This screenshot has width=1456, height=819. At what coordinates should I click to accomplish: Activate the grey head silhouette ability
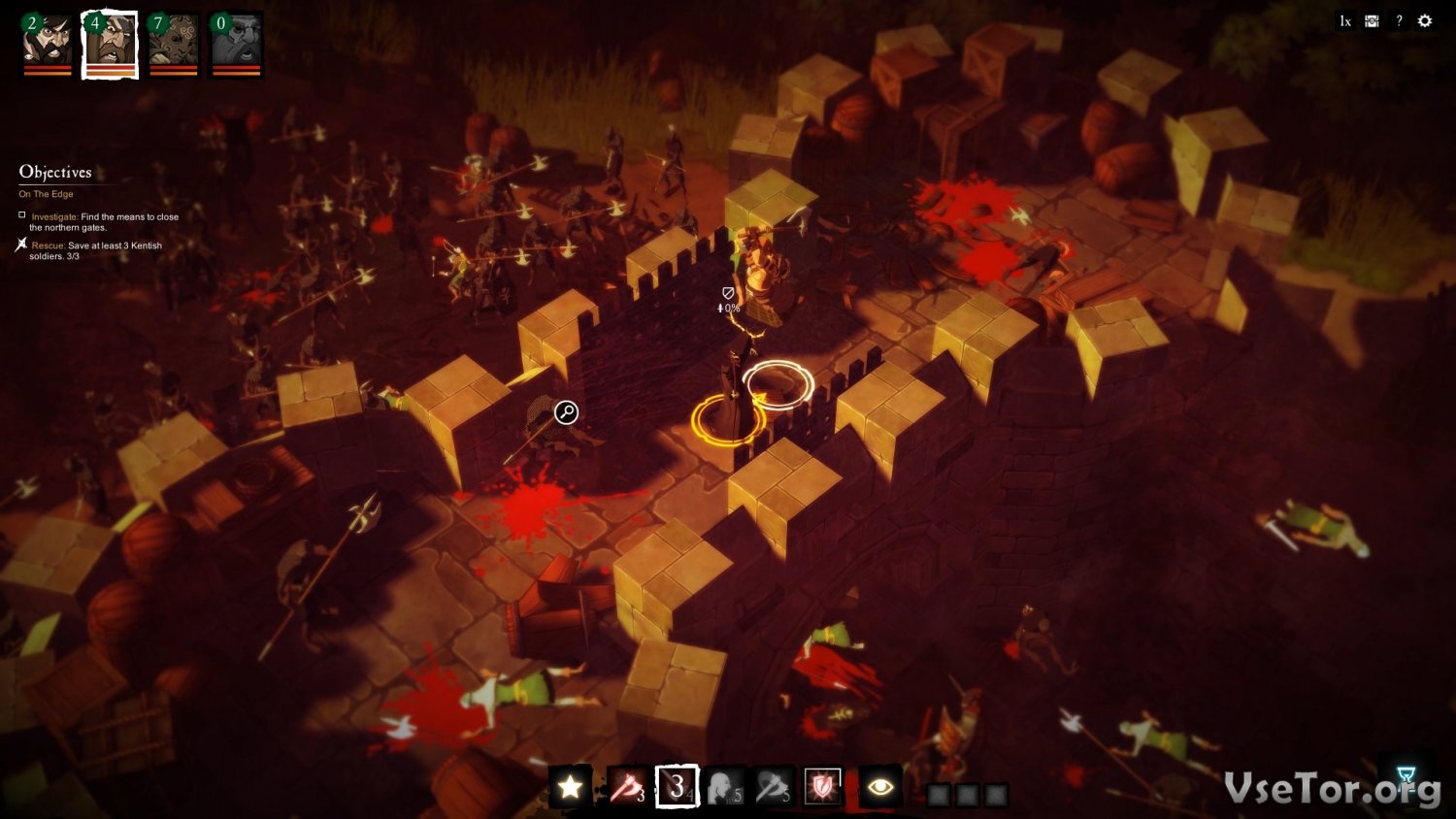pos(724,786)
